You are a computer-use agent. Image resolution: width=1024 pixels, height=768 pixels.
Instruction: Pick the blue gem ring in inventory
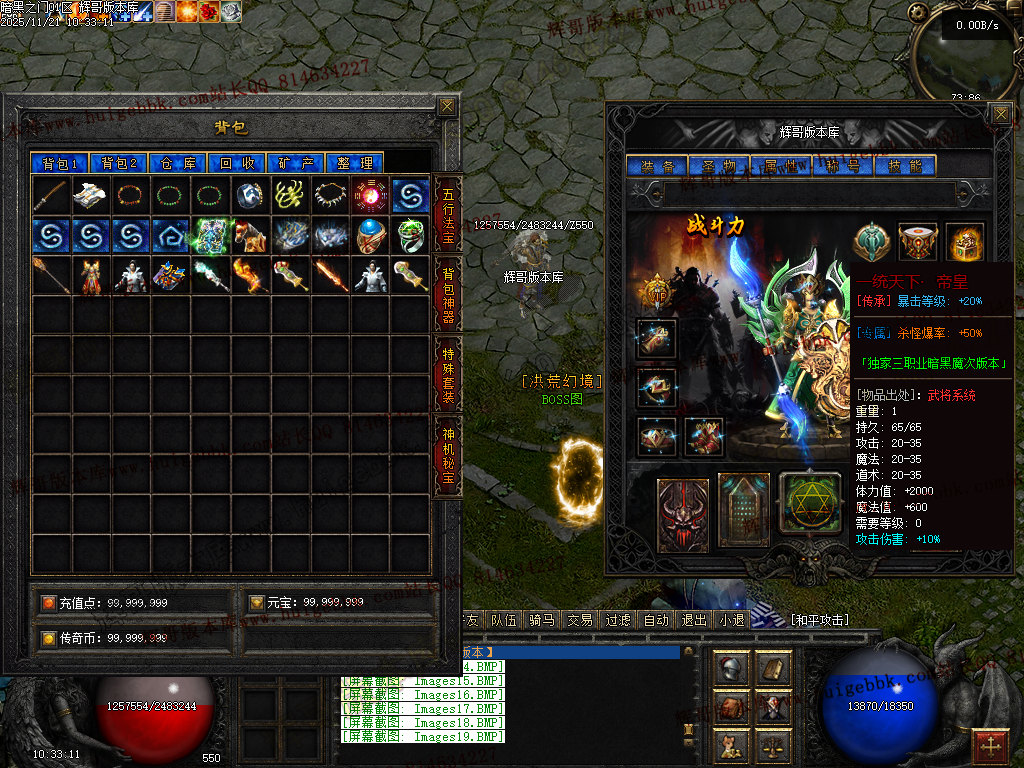371,236
